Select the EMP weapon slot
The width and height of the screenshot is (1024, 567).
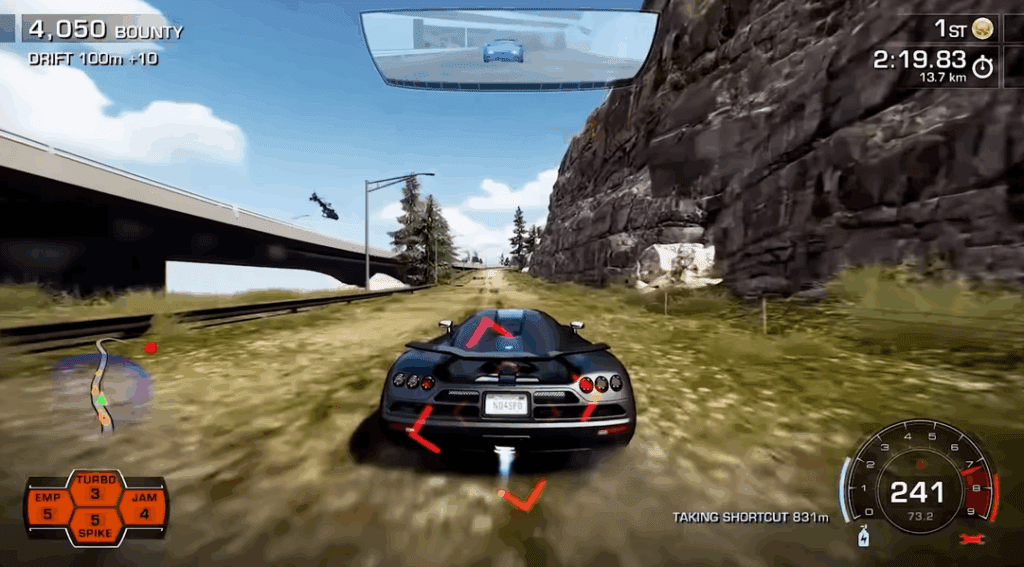point(48,507)
